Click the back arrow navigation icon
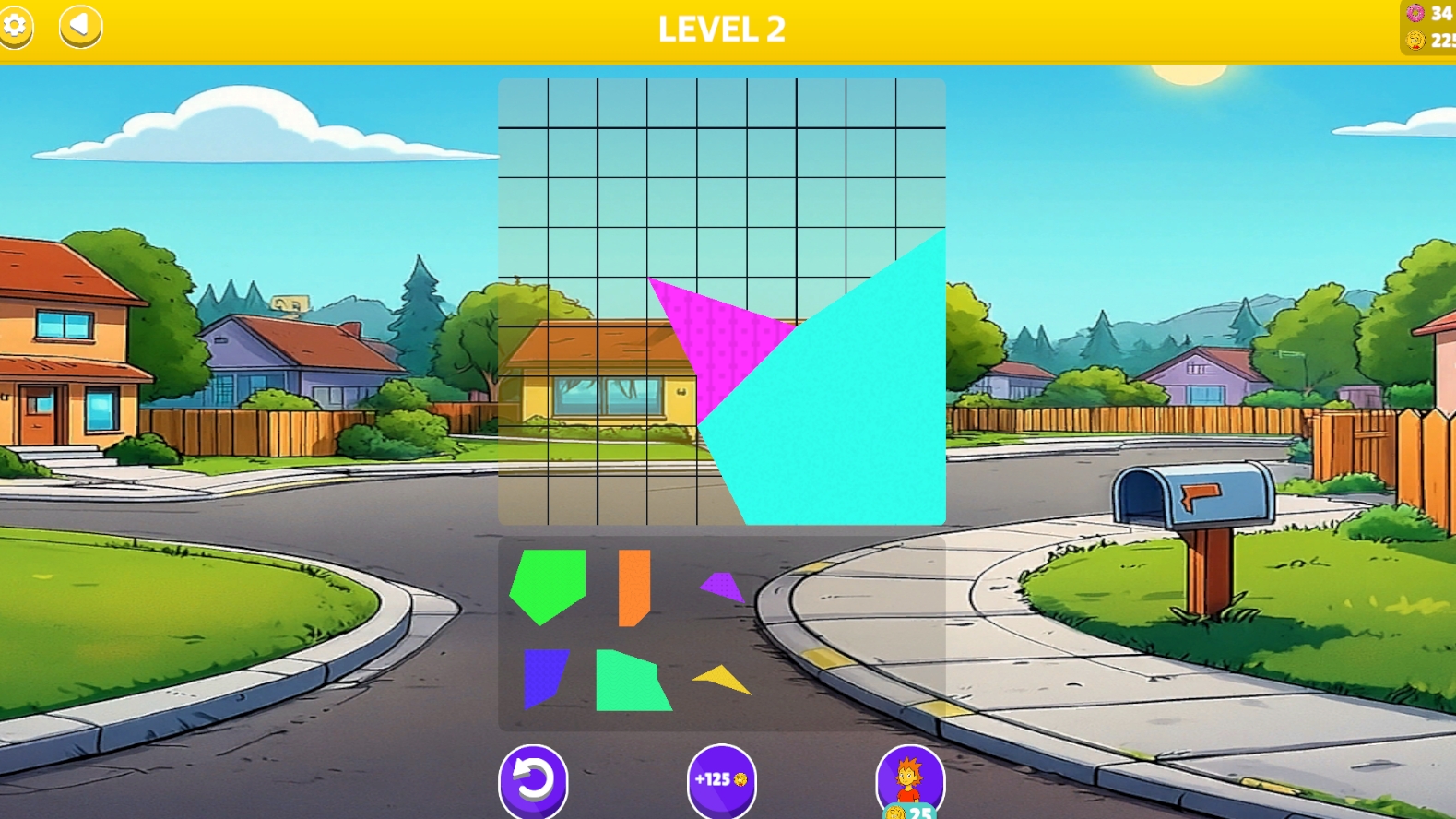Image resolution: width=1456 pixels, height=819 pixels. (78, 27)
